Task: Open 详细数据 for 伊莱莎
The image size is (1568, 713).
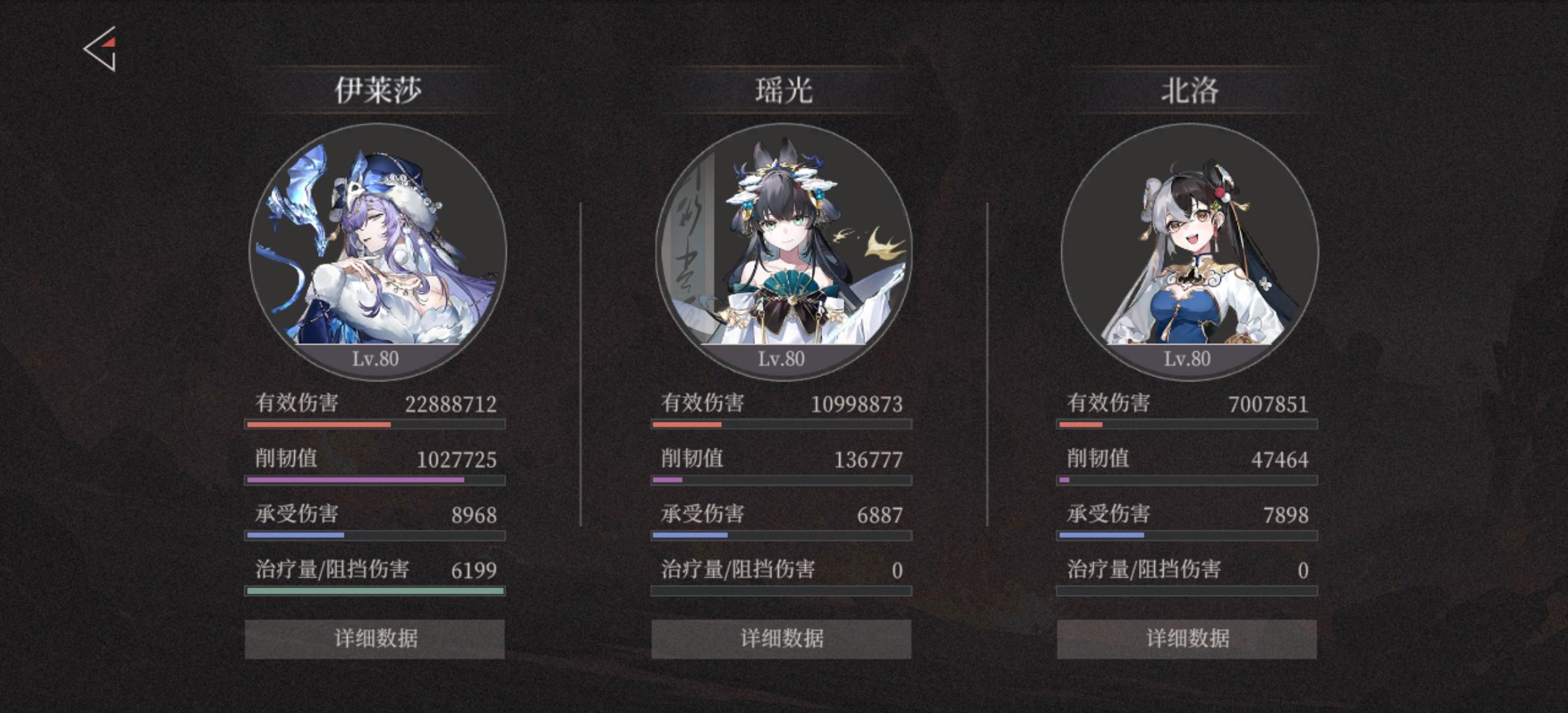Action: [x=375, y=638]
